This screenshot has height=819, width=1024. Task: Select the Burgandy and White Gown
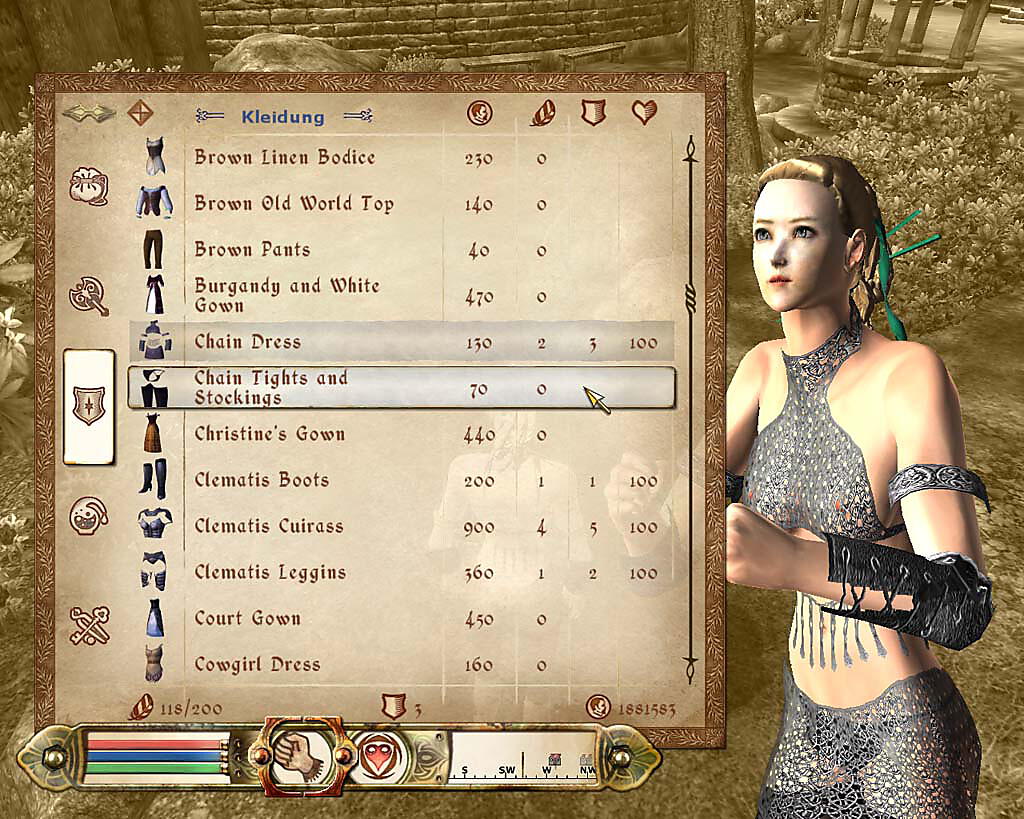coord(287,295)
